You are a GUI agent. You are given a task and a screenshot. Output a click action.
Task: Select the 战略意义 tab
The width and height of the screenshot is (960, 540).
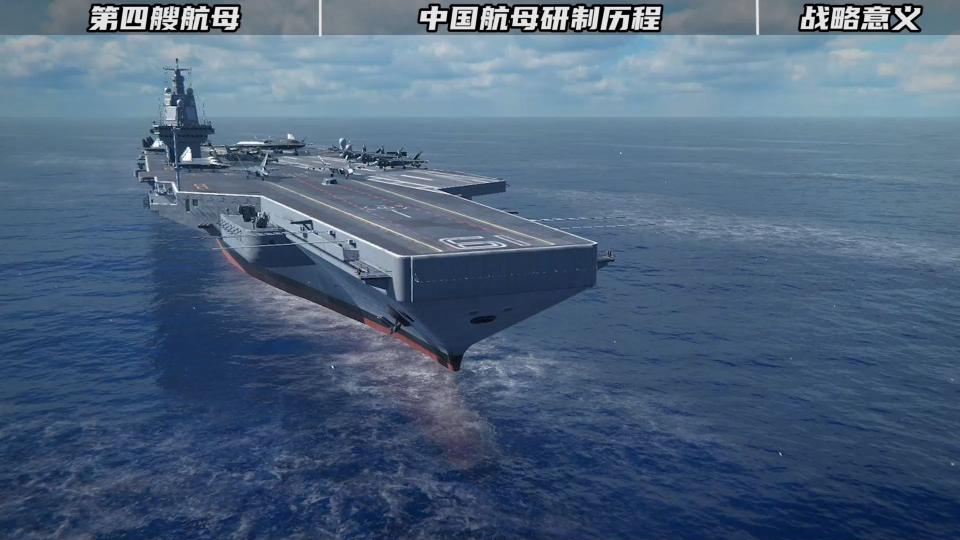pos(860,18)
